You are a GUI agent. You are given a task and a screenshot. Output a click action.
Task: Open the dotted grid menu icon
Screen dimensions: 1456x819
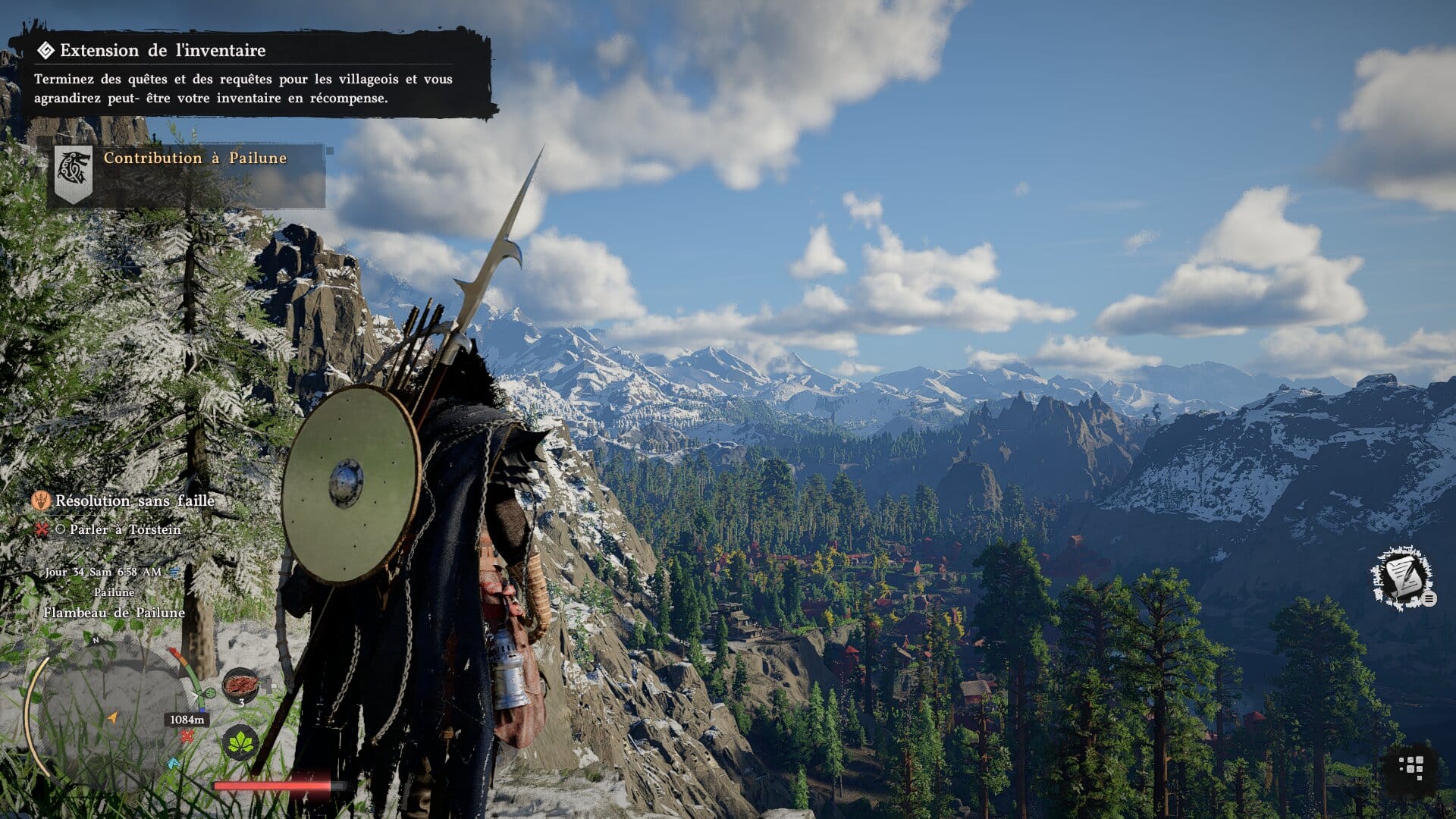pyautogui.click(x=1410, y=767)
